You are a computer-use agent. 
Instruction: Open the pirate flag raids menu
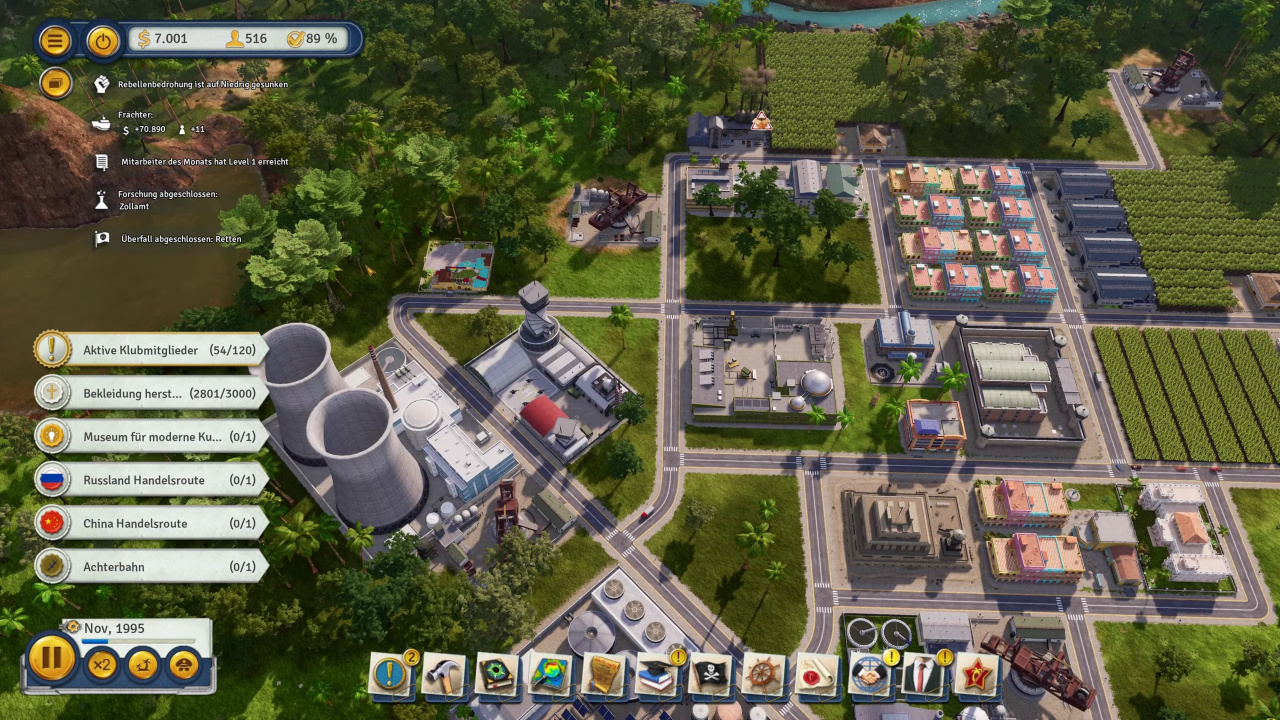[x=711, y=675]
